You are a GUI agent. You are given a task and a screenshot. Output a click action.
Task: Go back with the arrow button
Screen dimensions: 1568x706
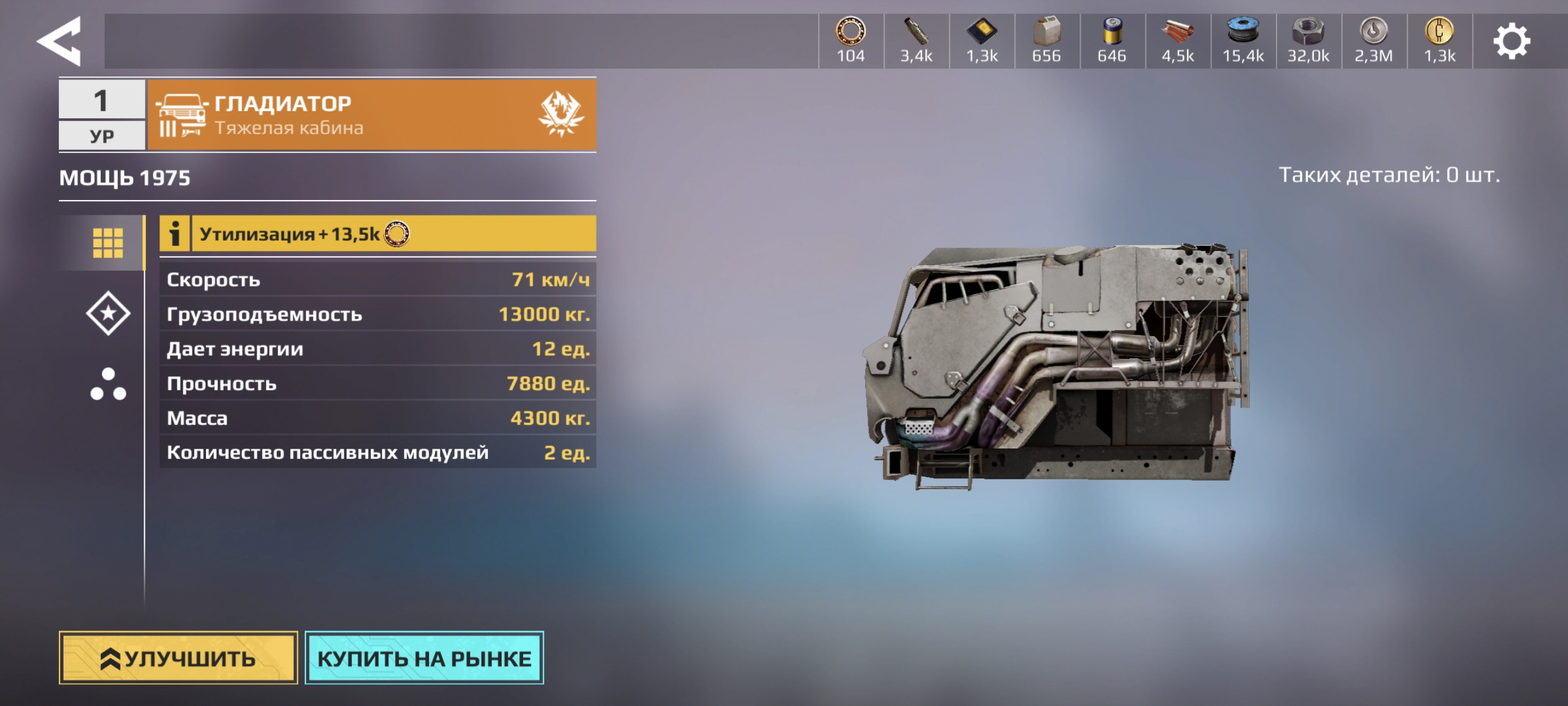coord(59,41)
